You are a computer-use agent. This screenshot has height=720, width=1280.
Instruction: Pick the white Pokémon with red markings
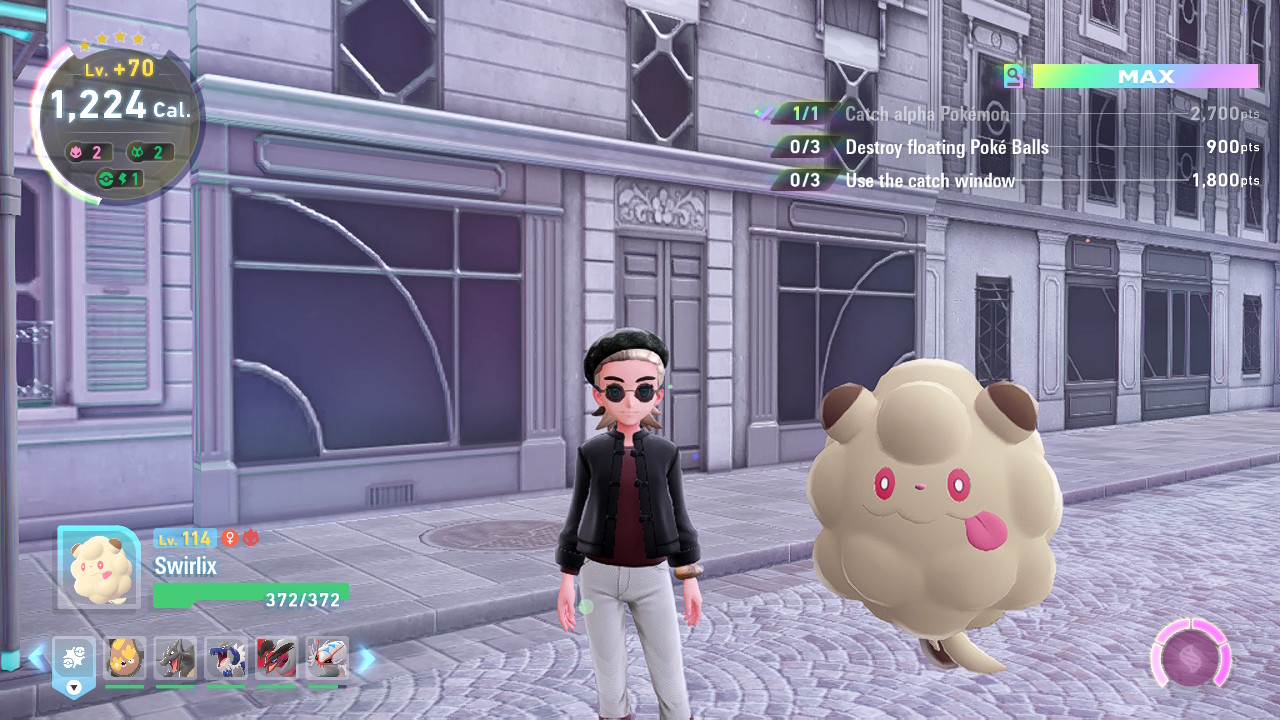(327, 659)
